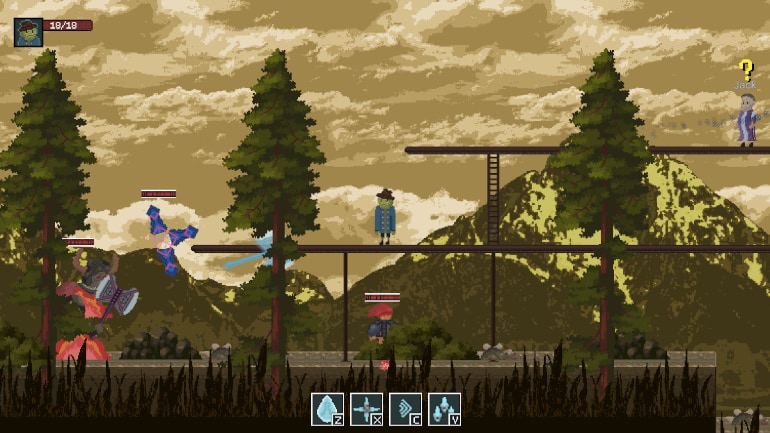Activate the water droplet ability
Viewport: 770px width, 433px height.
pyautogui.click(x=327, y=409)
